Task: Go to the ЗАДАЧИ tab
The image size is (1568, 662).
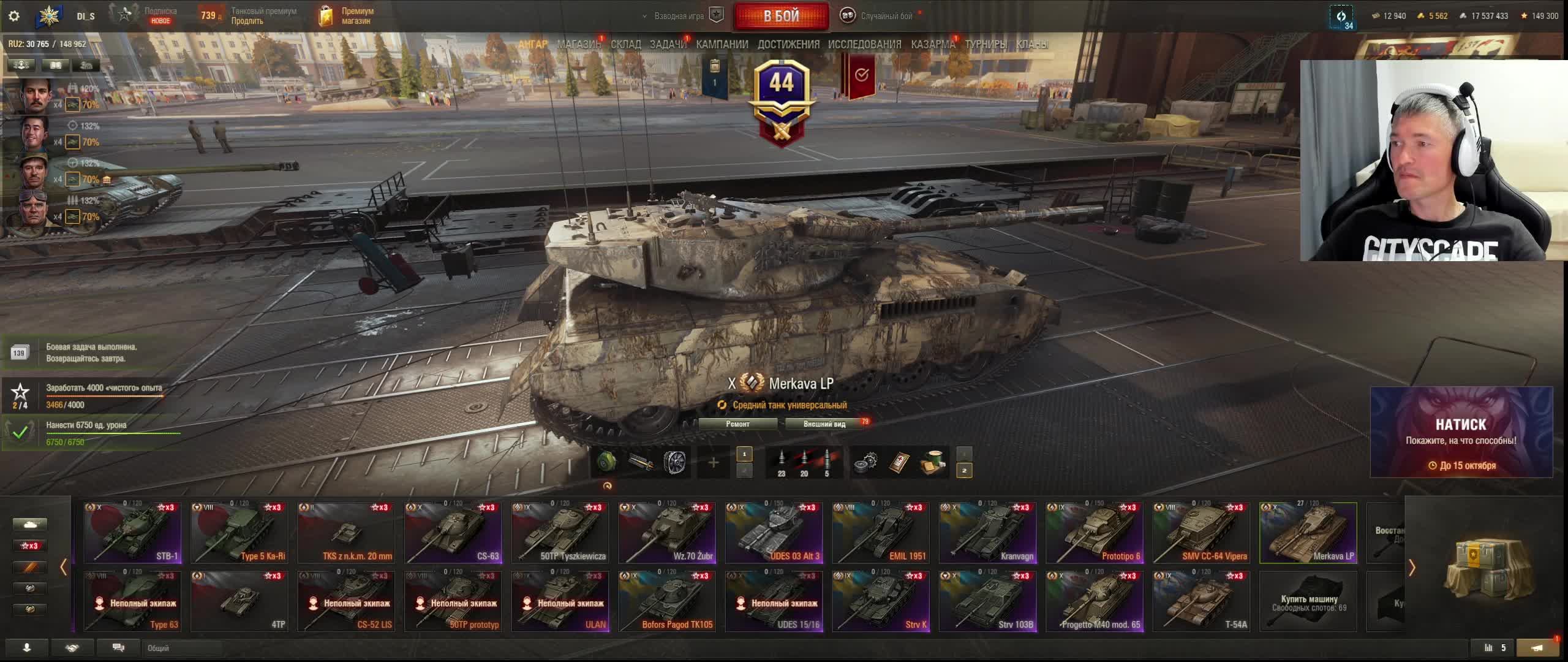Action: [668, 44]
